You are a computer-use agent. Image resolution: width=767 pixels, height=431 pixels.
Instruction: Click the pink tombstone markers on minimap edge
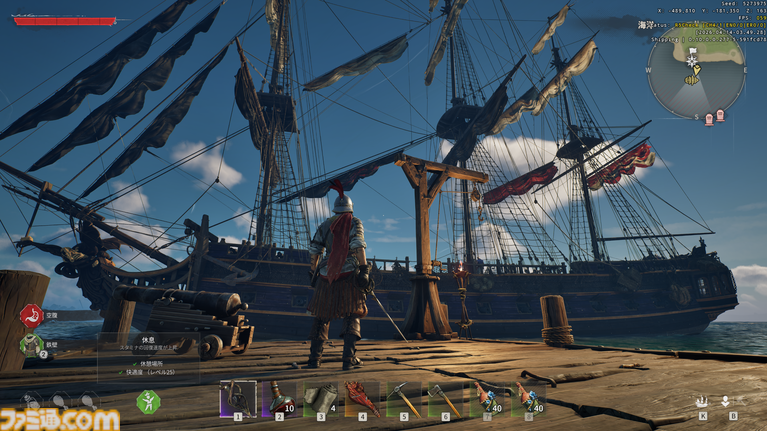[x=716, y=118]
